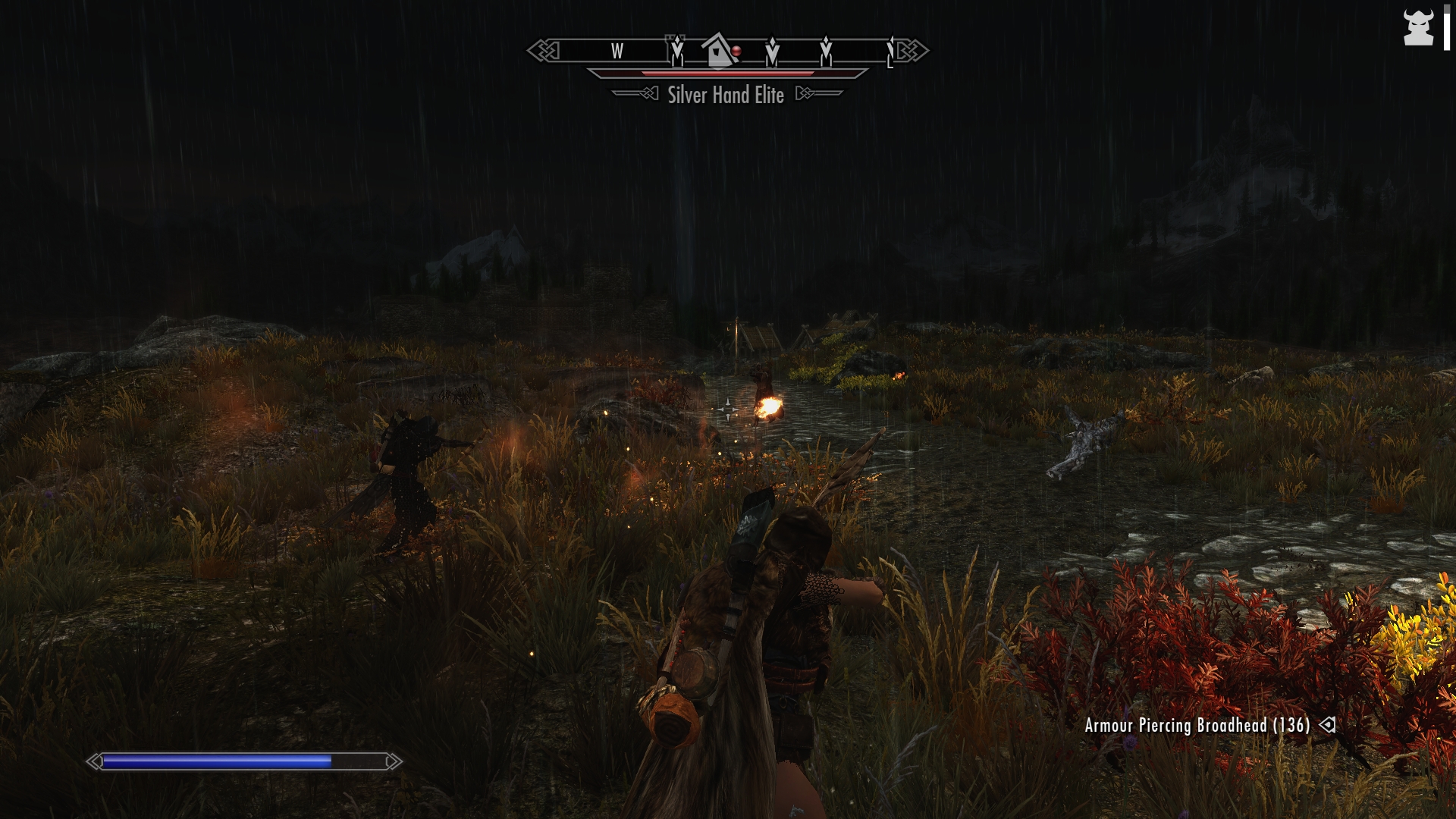The width and height of the screenshot is (1456, 819).
Task: Select the red enemy dot on the compass
Action: coord(736,51)
